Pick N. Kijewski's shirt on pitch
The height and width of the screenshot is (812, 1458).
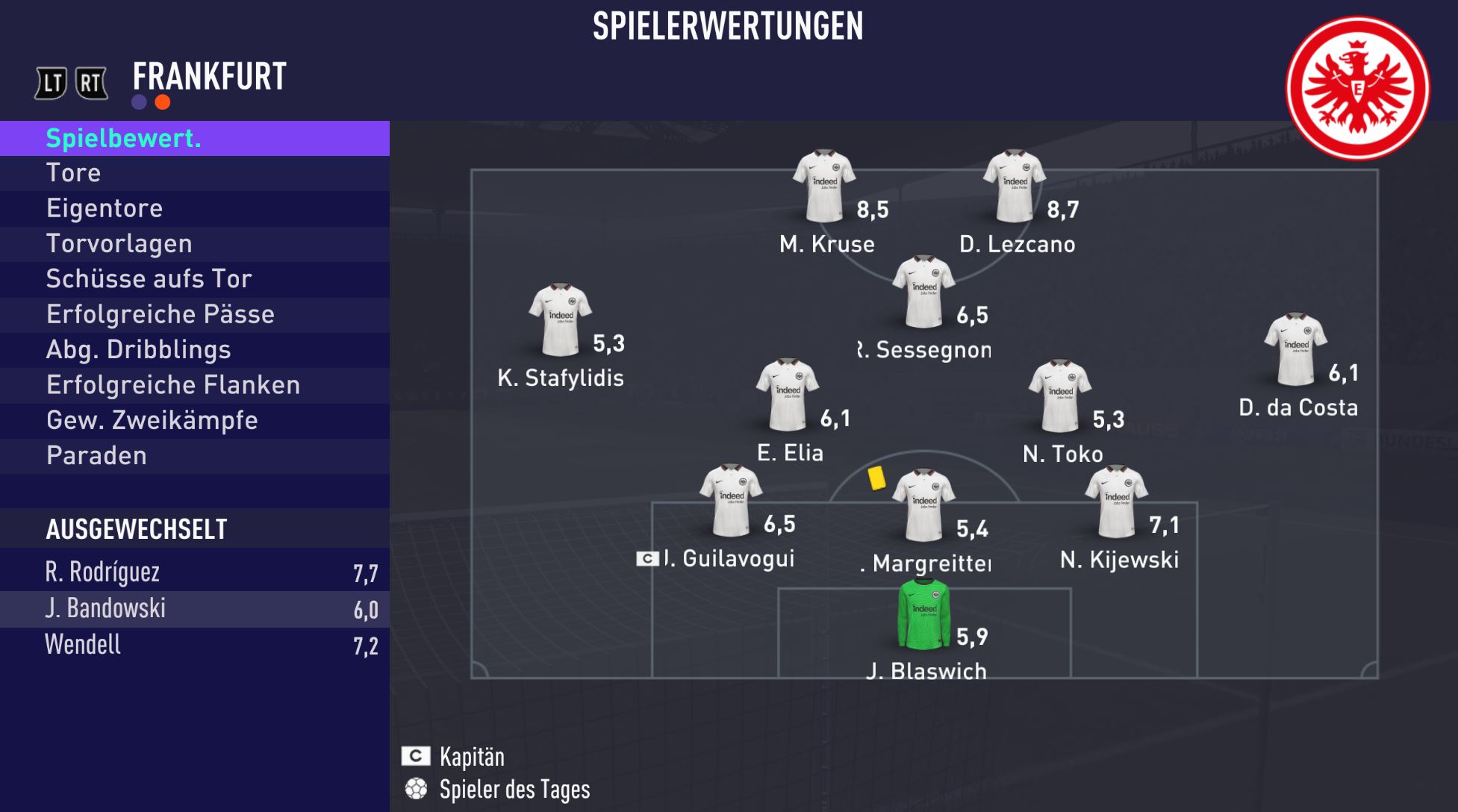coord(1116,502)
